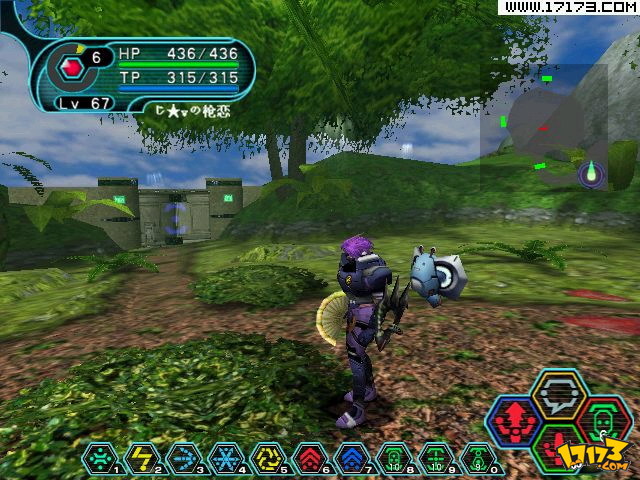Use the green item in hotbar slot 9
640x480 pixels.
point(436,458)
